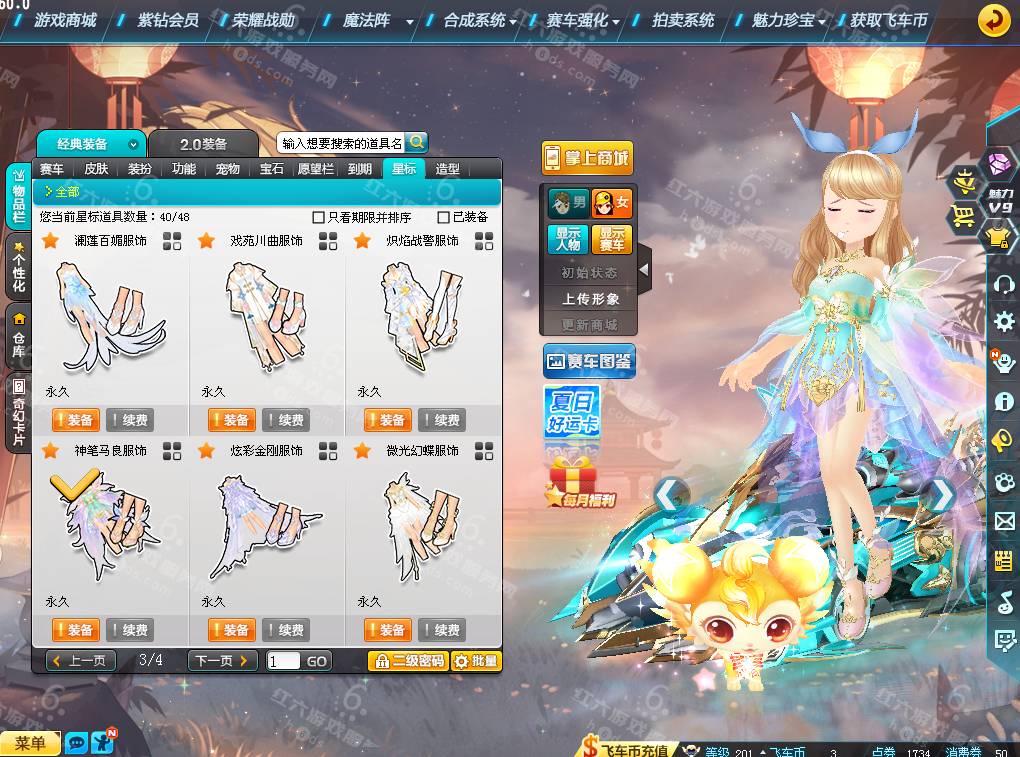Toggle 只看期限并排序 checkbox
Screen dimensions: 1020x757
(x=319, y=217)
